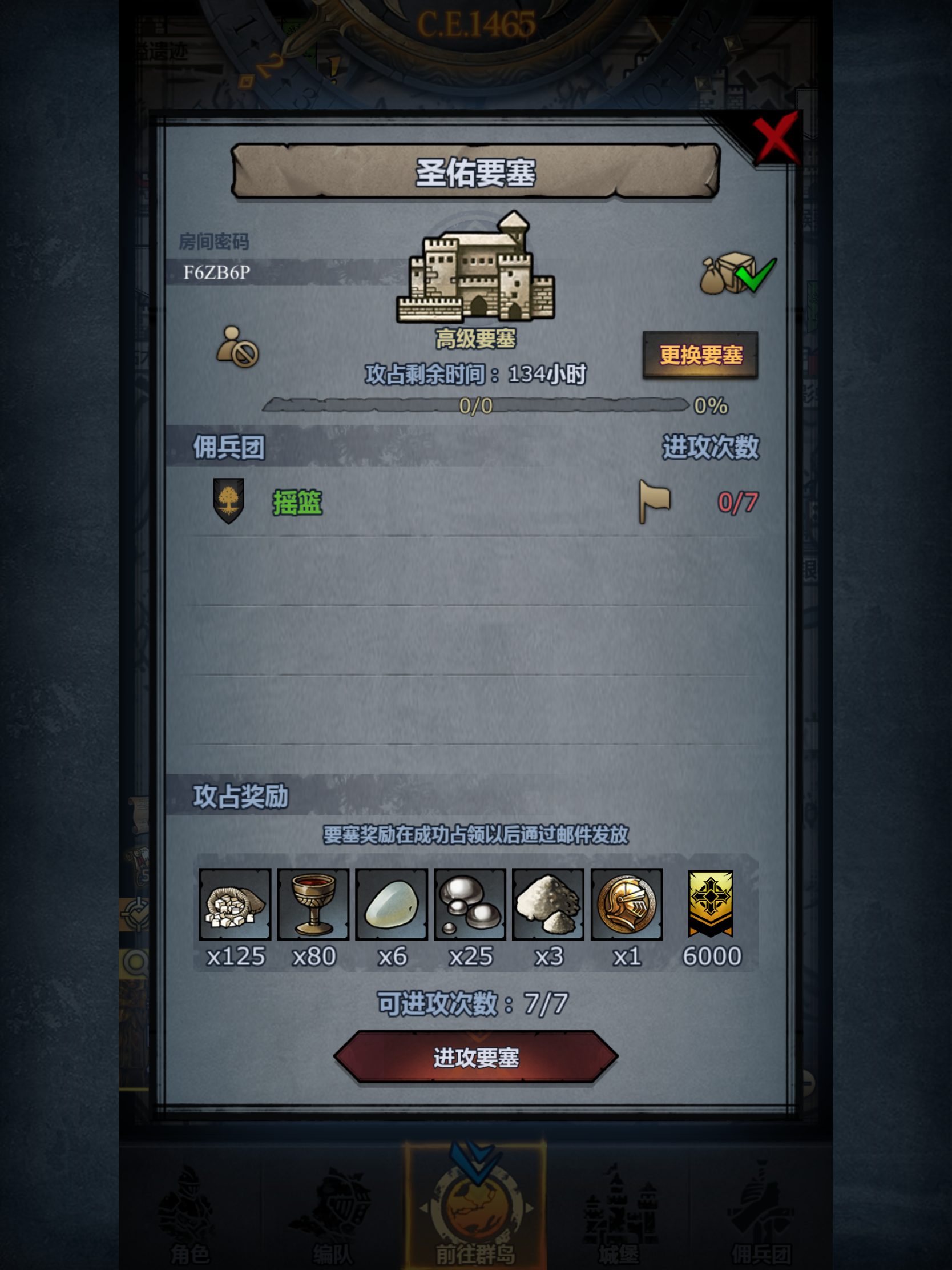Click the 0/0 capture progress bar
The image size is (952, 1270).
pos(477,406)
